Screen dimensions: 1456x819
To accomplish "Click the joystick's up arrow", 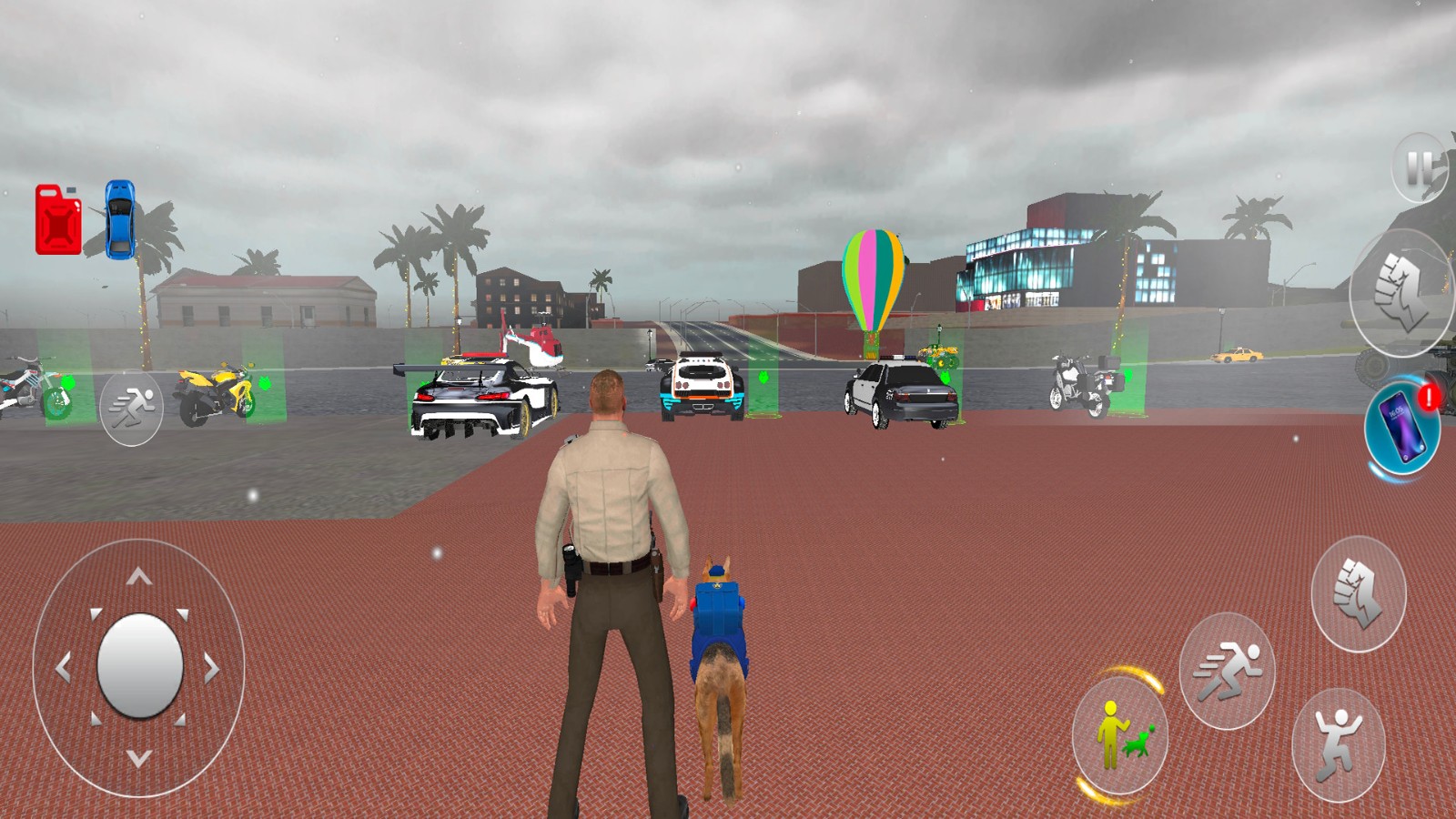I will (138, 576).
